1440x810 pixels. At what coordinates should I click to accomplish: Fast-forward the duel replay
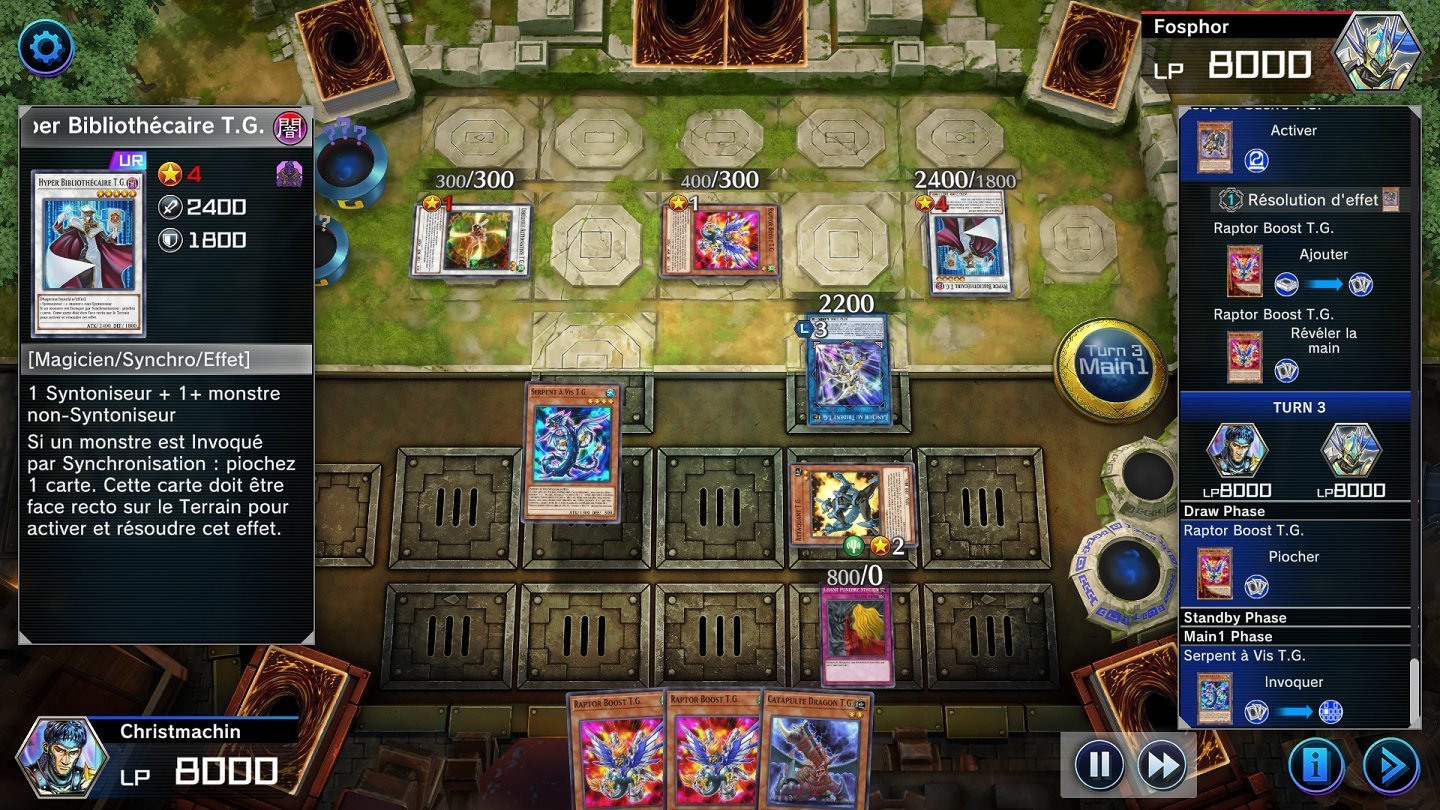pos(1162,766)
